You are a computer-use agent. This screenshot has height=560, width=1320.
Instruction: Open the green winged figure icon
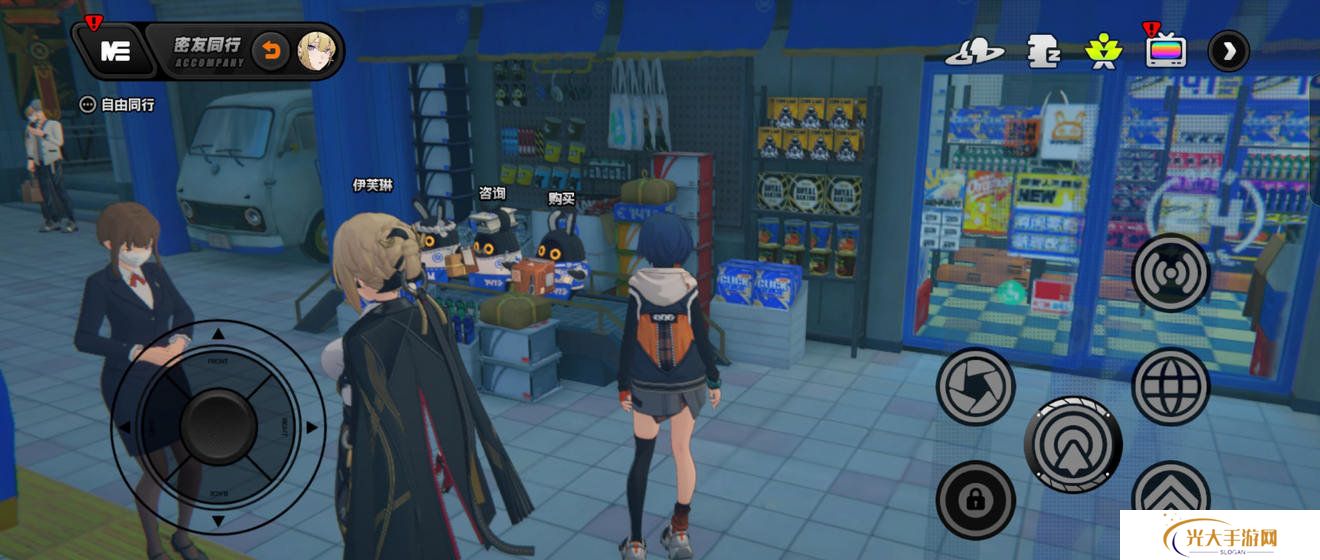pos(1104,51)
